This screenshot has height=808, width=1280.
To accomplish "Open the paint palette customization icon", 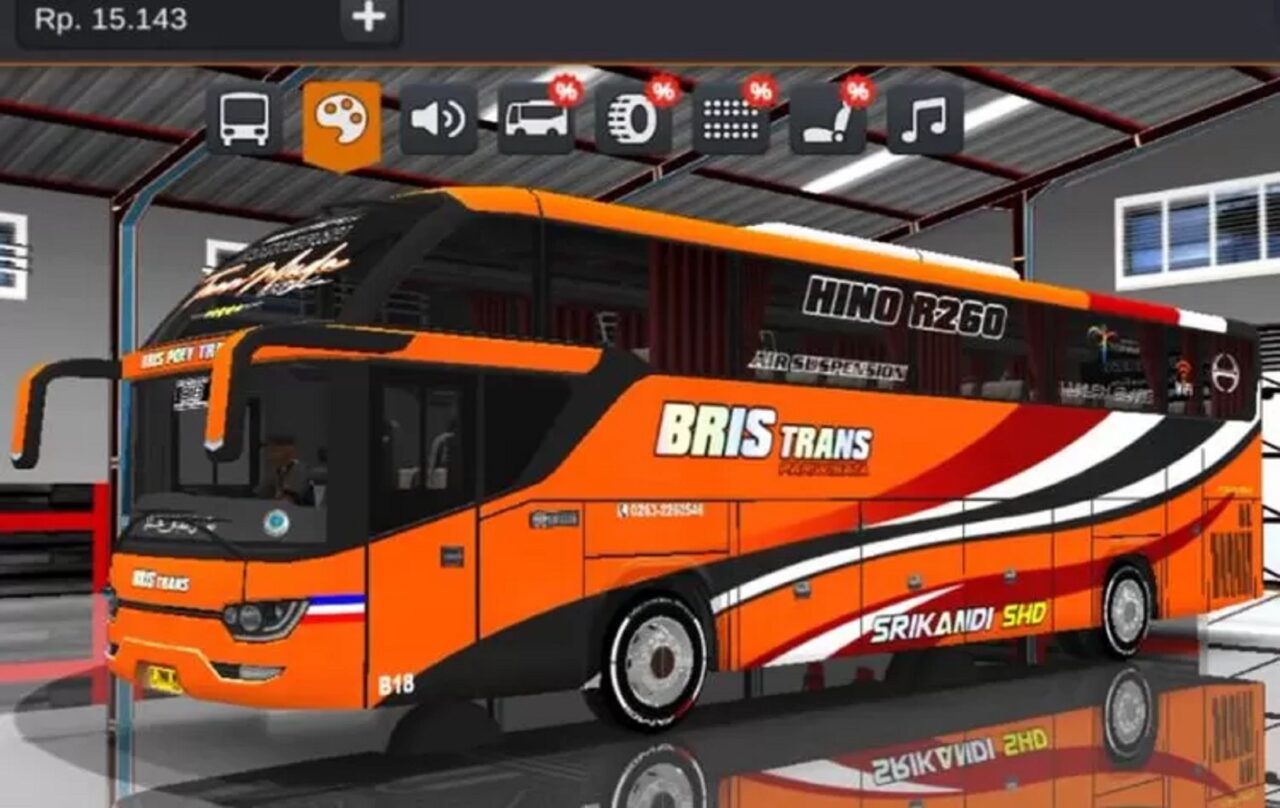I will (x=340, y=120).
